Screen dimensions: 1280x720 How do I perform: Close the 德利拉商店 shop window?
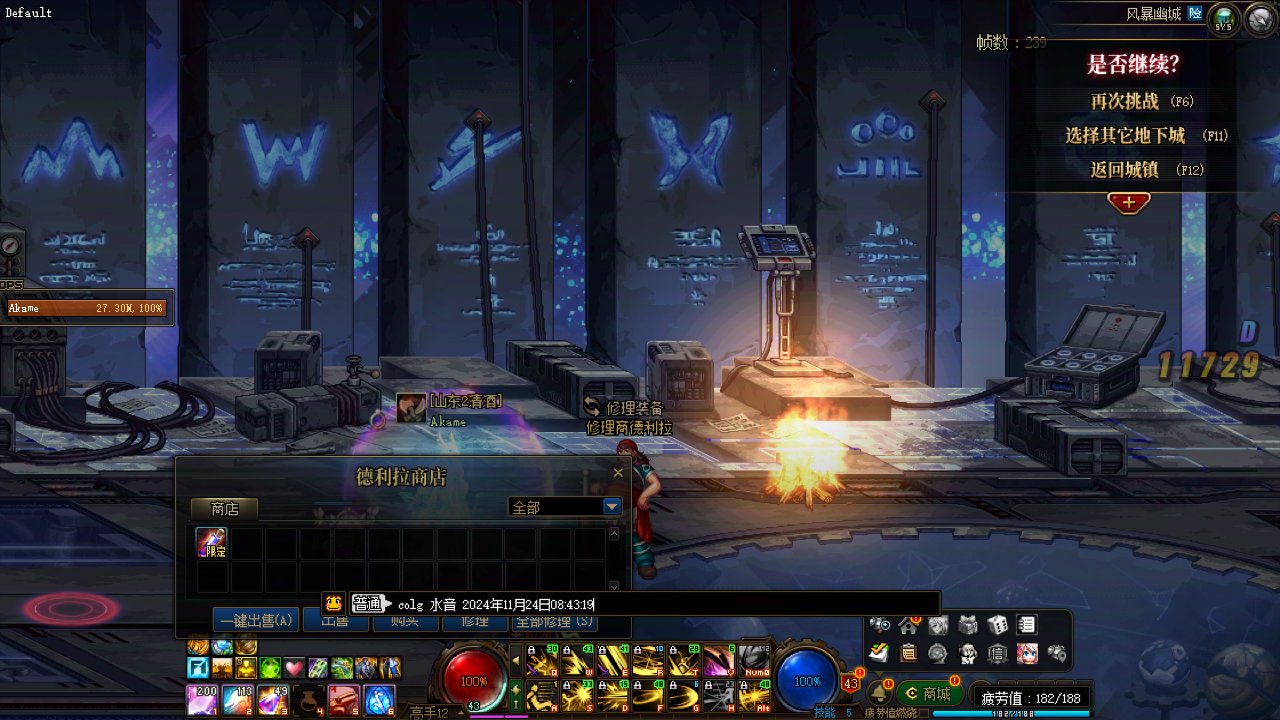618,473
